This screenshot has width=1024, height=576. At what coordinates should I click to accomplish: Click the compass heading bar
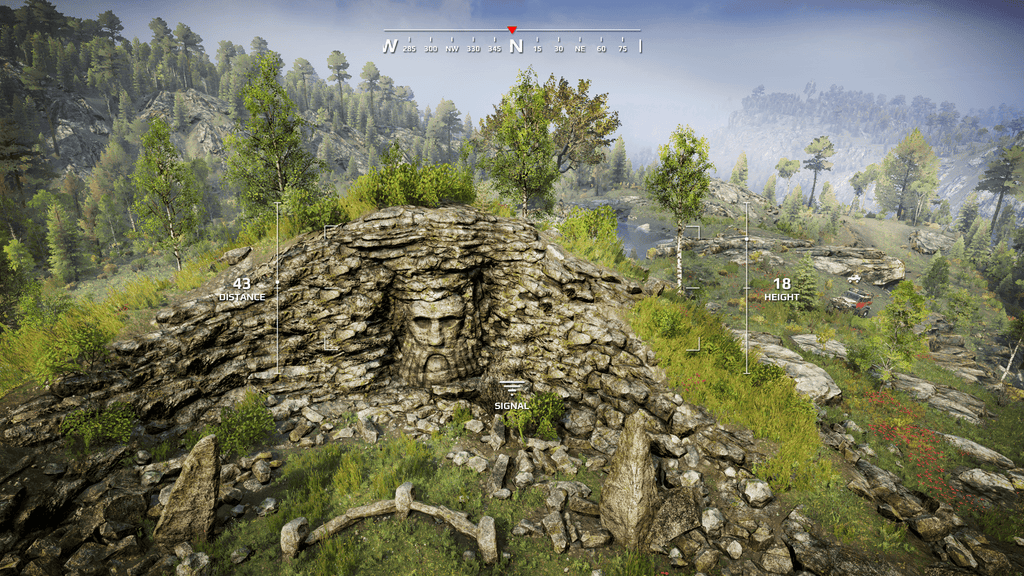click(512, 44)
